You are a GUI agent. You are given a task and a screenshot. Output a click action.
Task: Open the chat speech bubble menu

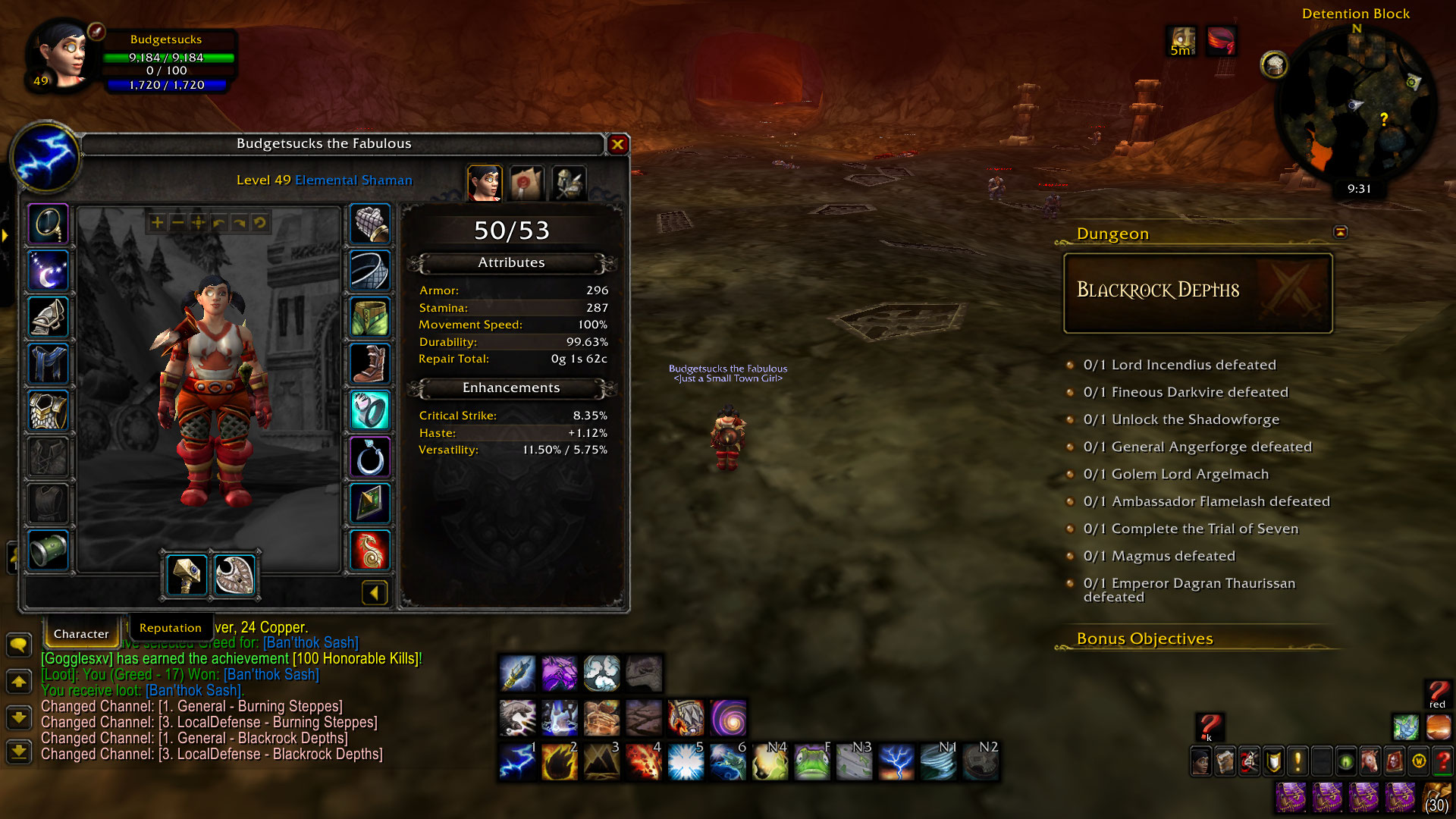[18, 645]
